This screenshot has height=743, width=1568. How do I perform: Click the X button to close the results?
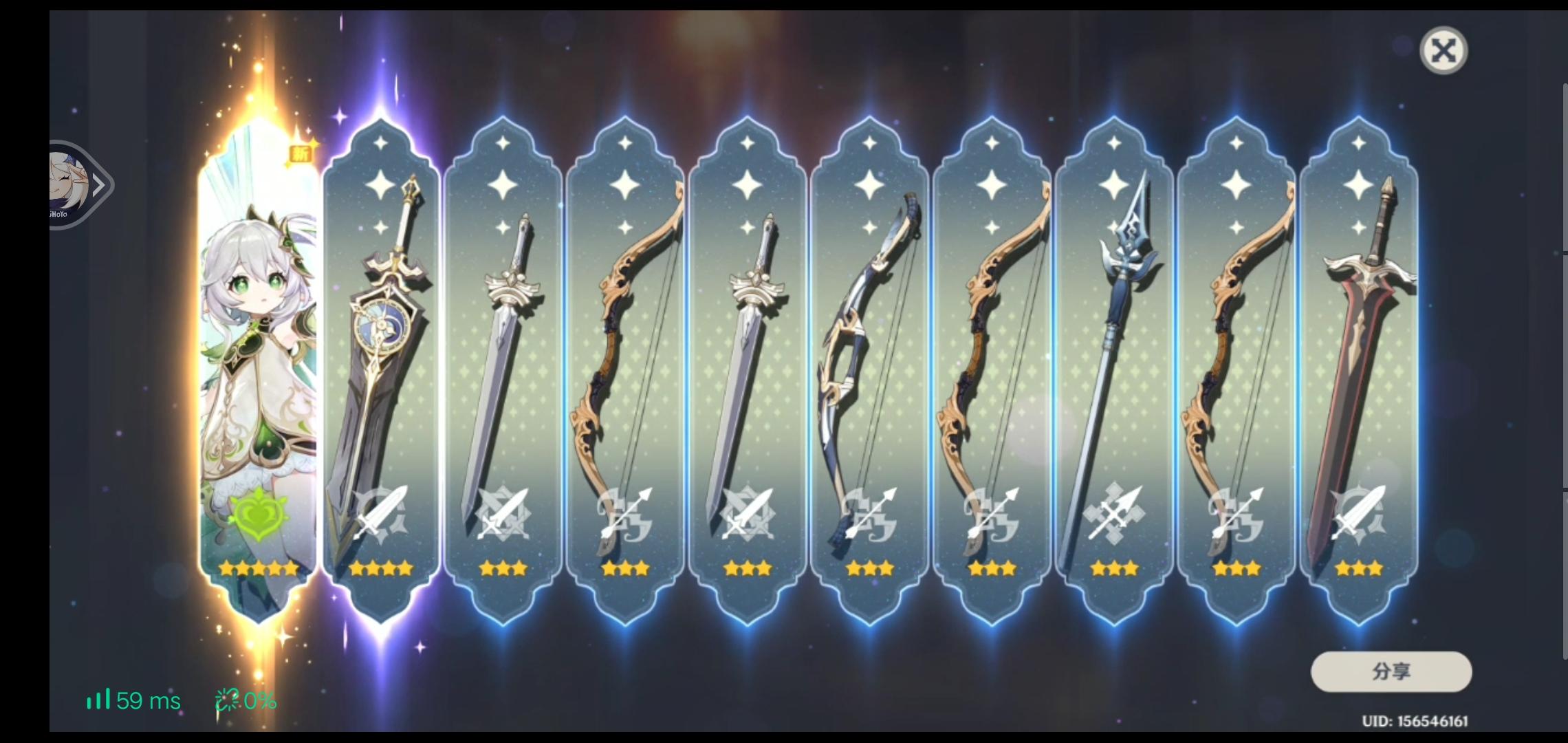point(1444,50)
